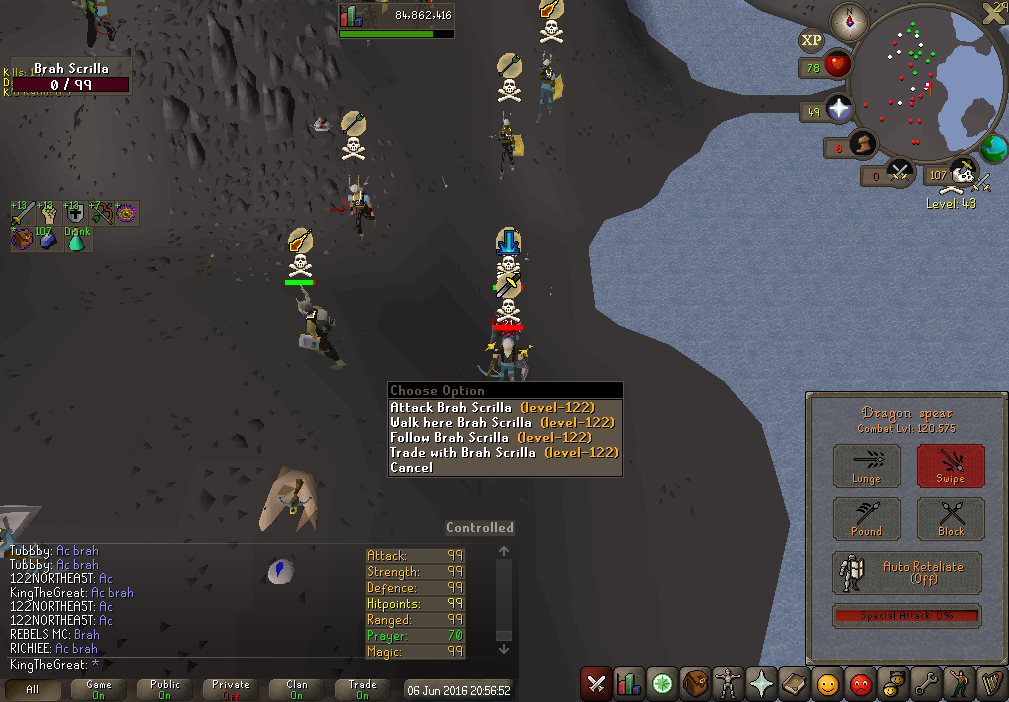1009x702 pixels.
Task: Choose Follow Brah Scrilla in the menu
Action: [490, 438]
